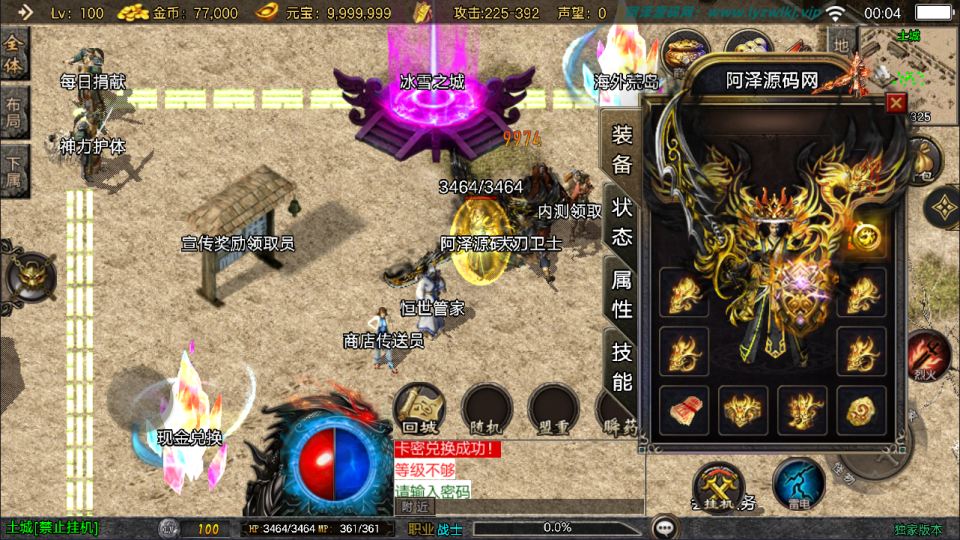Choose the 全体 side tab
The height and width of the screenshot is (540, 960).
(14, 55)
